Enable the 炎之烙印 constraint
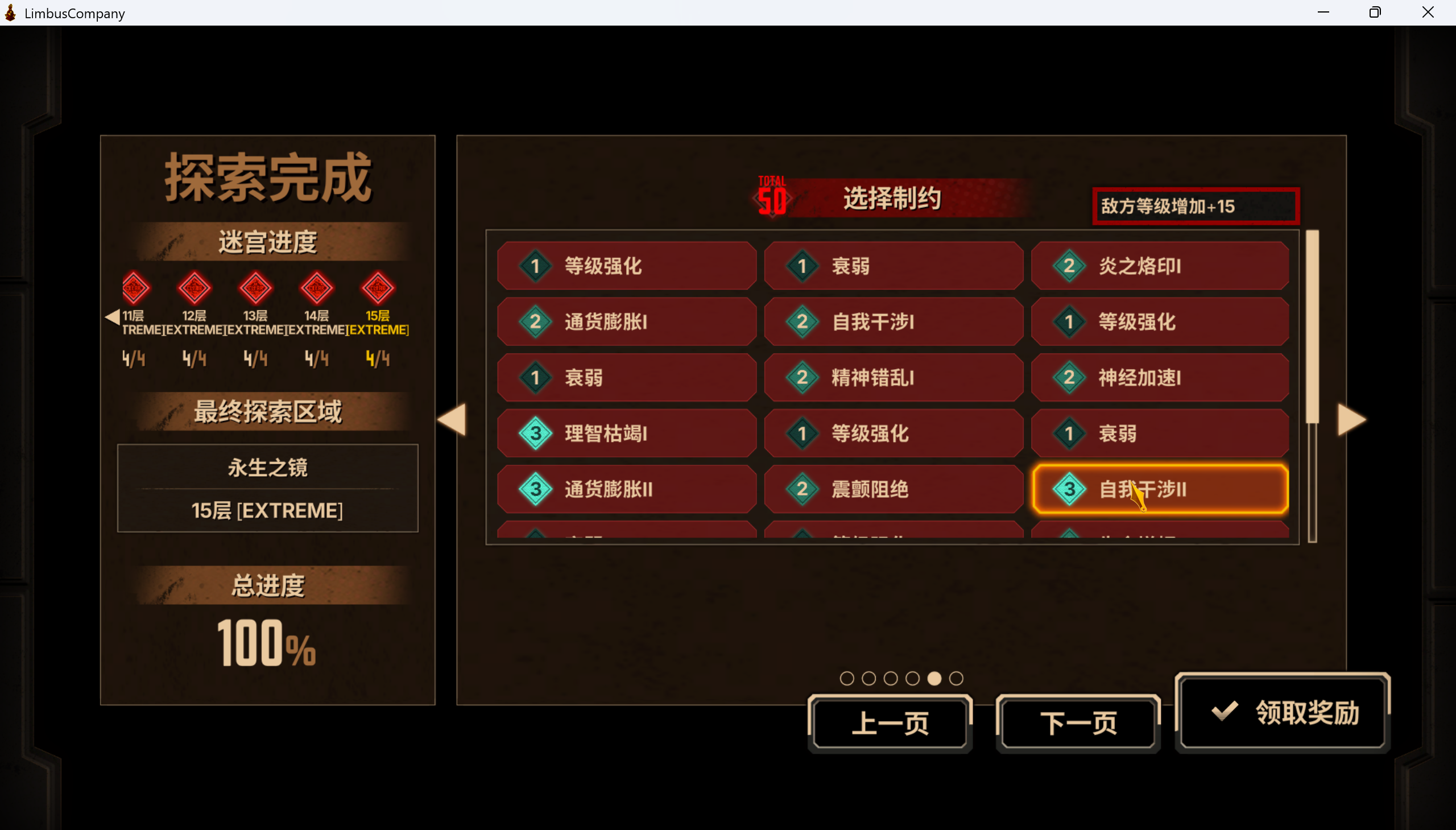The image size is (1456, 830). (x=1160, y=265)
